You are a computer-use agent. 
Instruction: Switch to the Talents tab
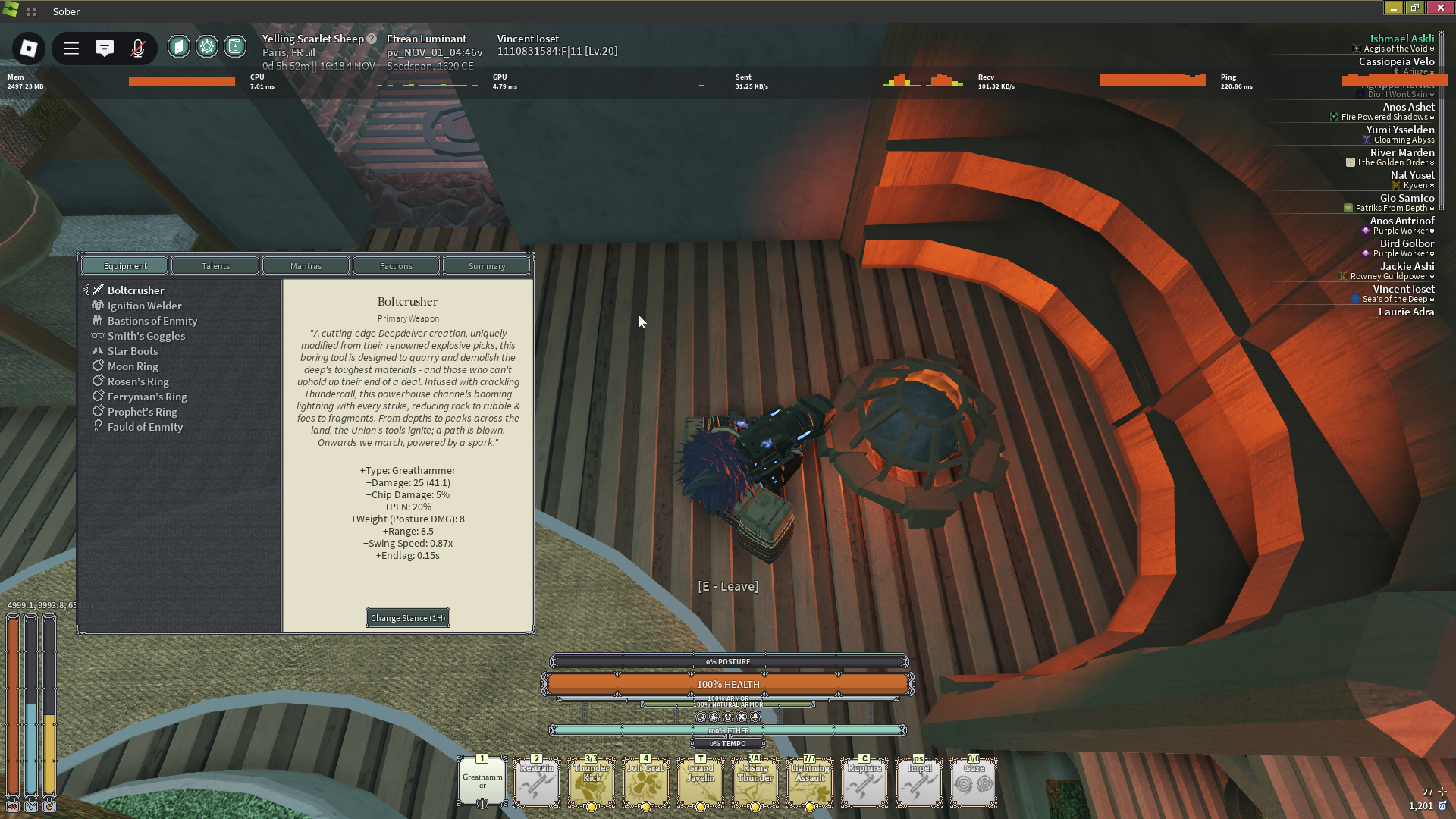coord(215,266)
